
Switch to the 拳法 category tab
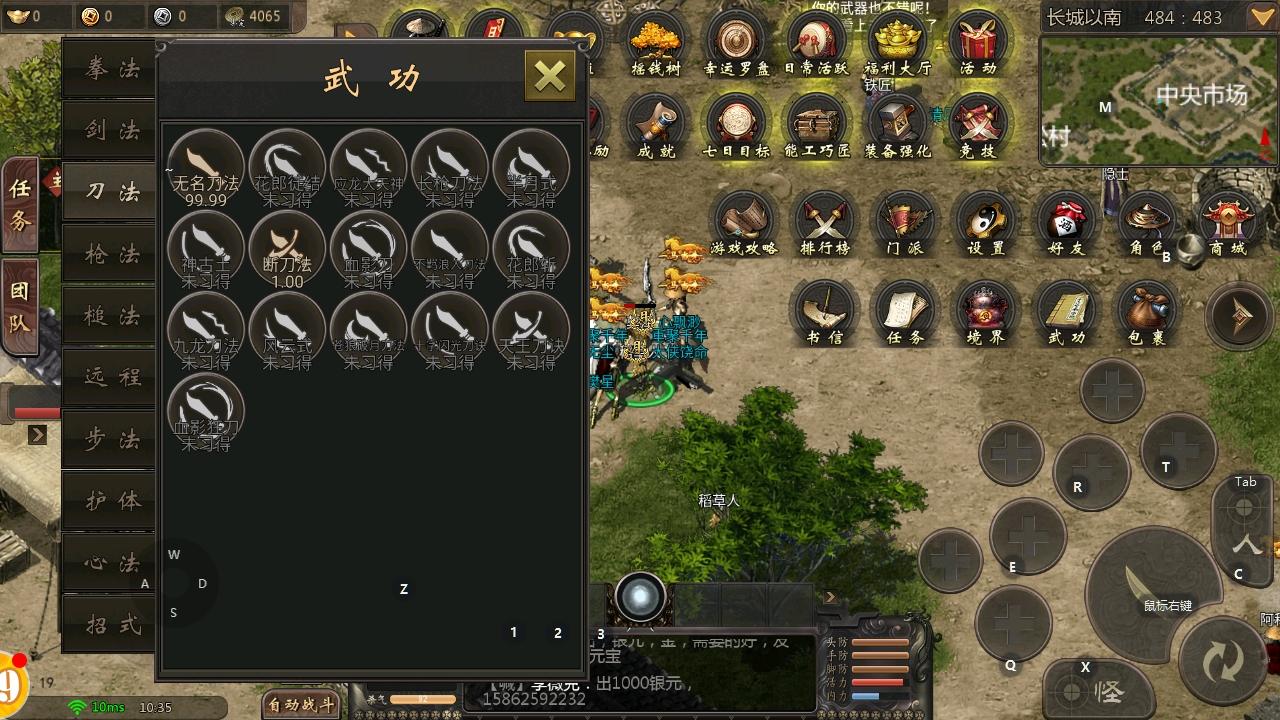pos(111,69)
